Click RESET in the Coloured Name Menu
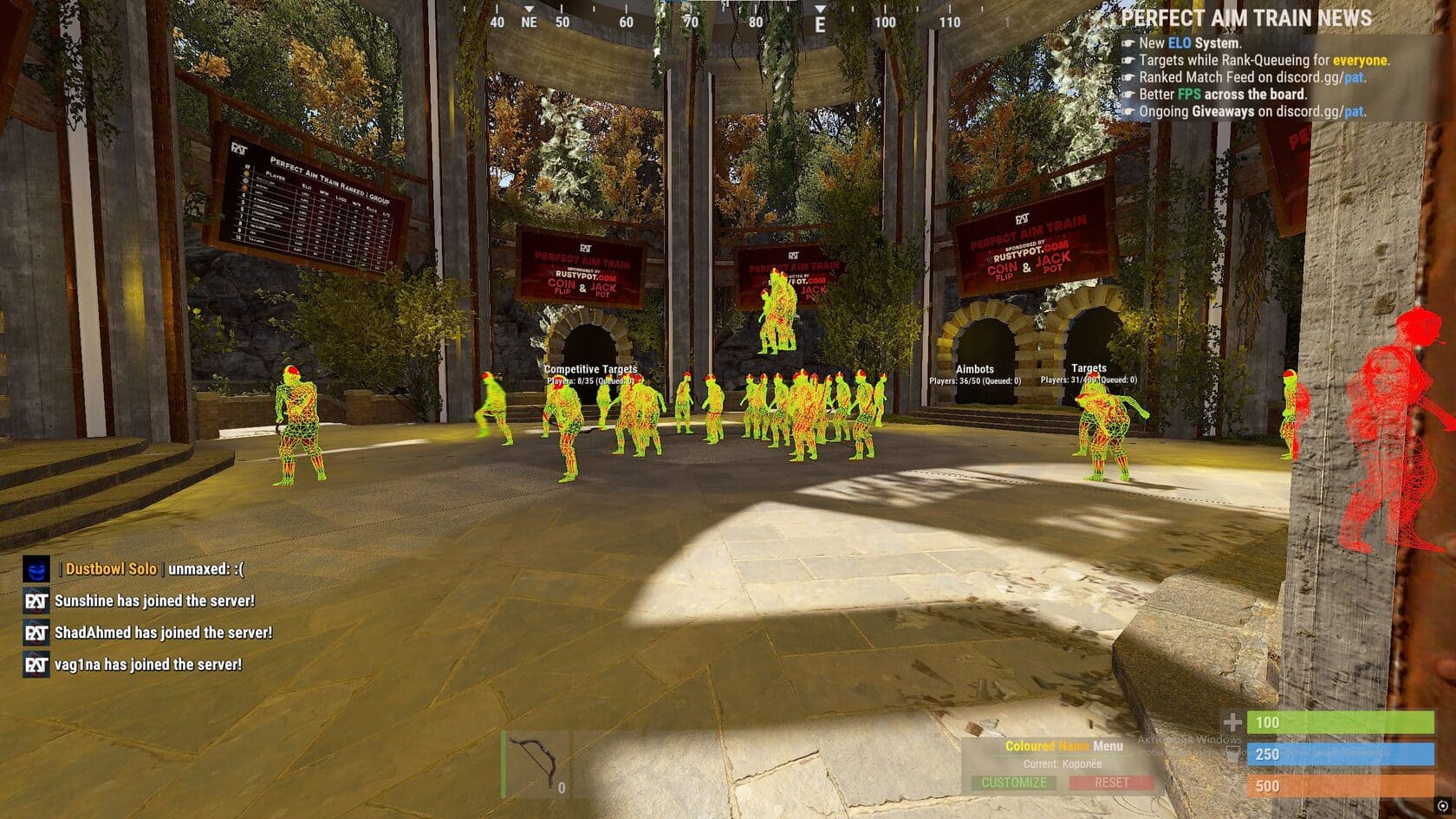This screenshot has height=819, width=1456. pos(1111,783)
